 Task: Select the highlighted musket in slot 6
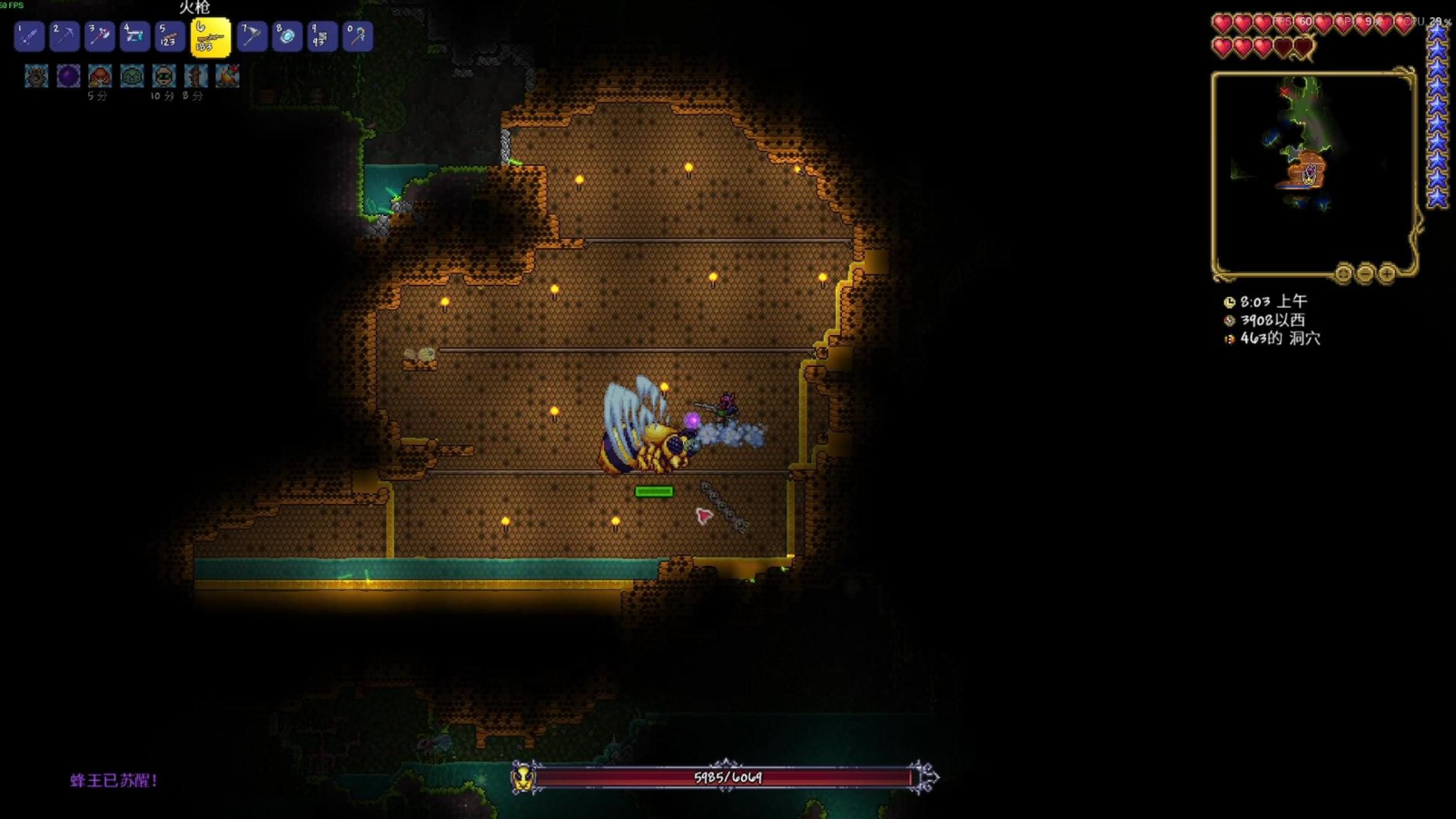point(210,38)
